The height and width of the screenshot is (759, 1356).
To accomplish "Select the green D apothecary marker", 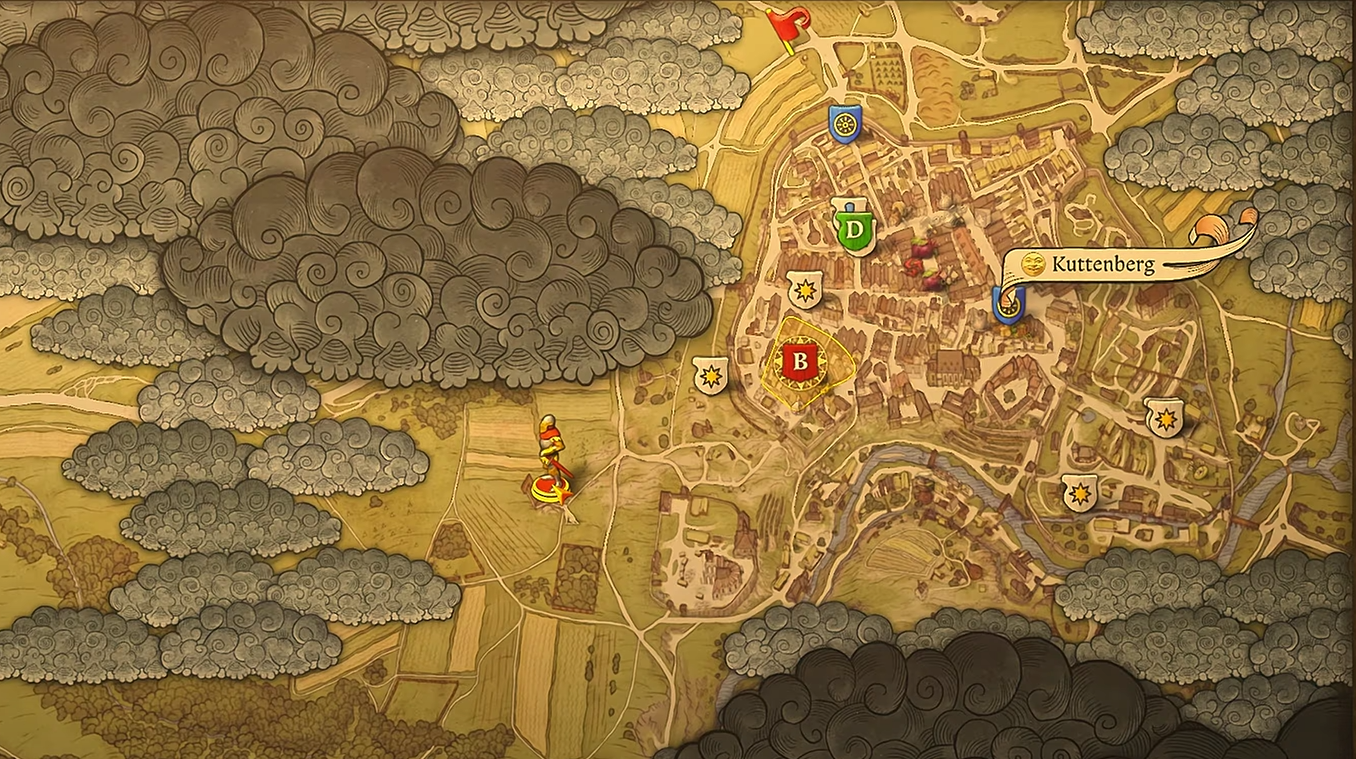I will tap(855, 230).
